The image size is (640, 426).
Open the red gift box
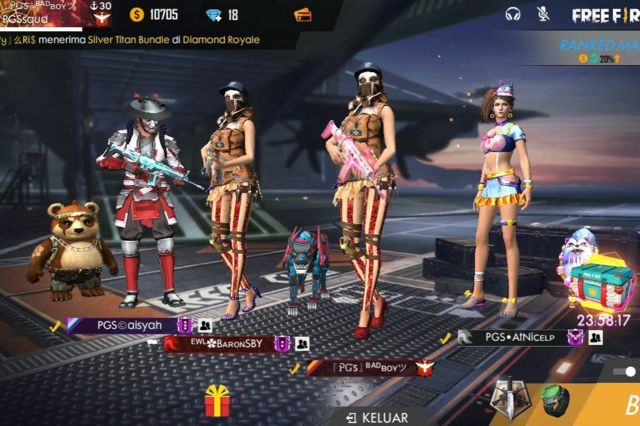click(x=217, y=401)
